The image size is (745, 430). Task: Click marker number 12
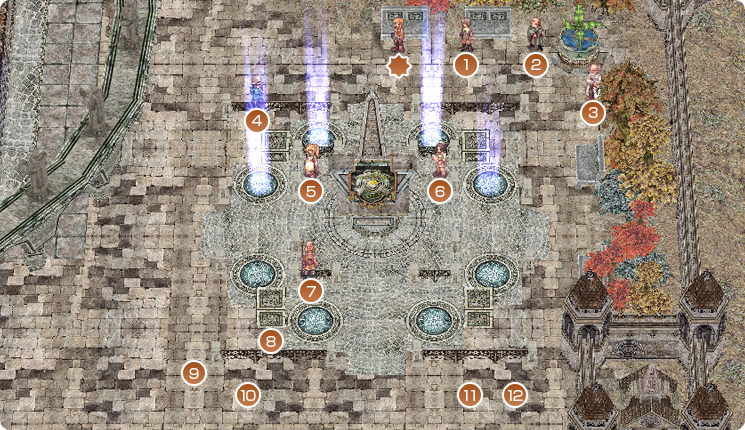coord(514,395)
